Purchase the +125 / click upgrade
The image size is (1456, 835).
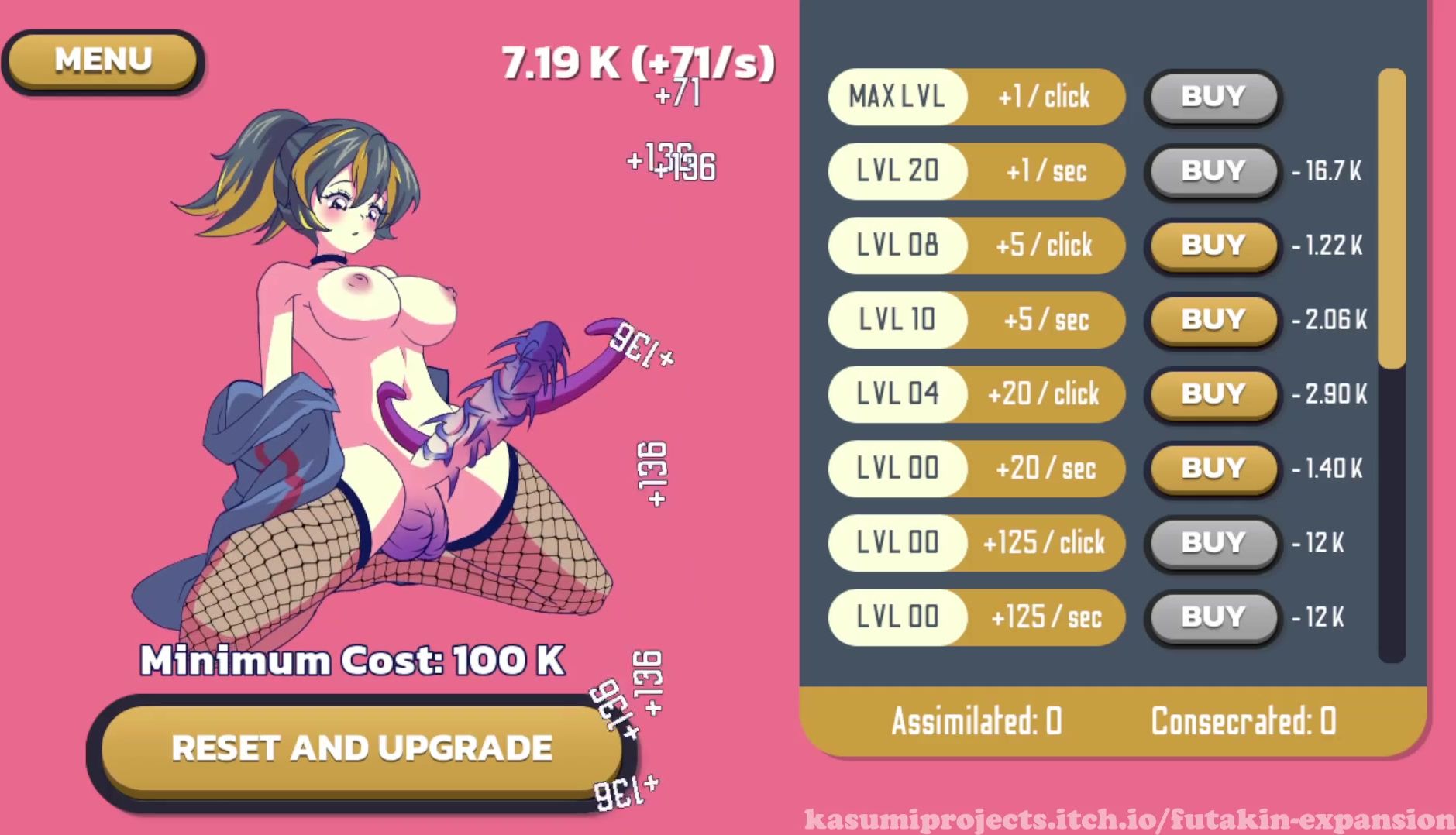(x=1213, y=543)
